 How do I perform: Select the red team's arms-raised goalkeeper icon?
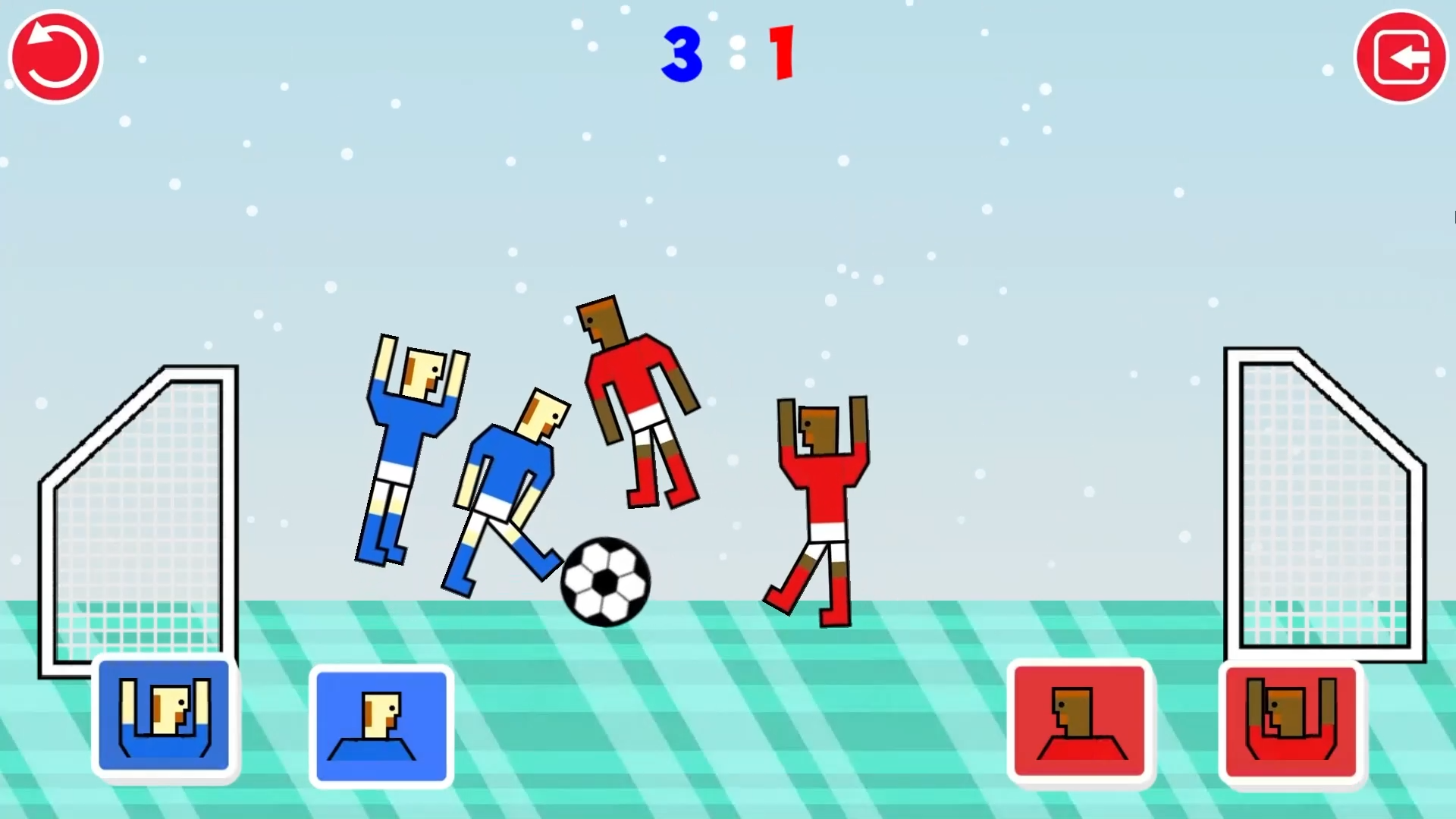[x=1291, y=720]
